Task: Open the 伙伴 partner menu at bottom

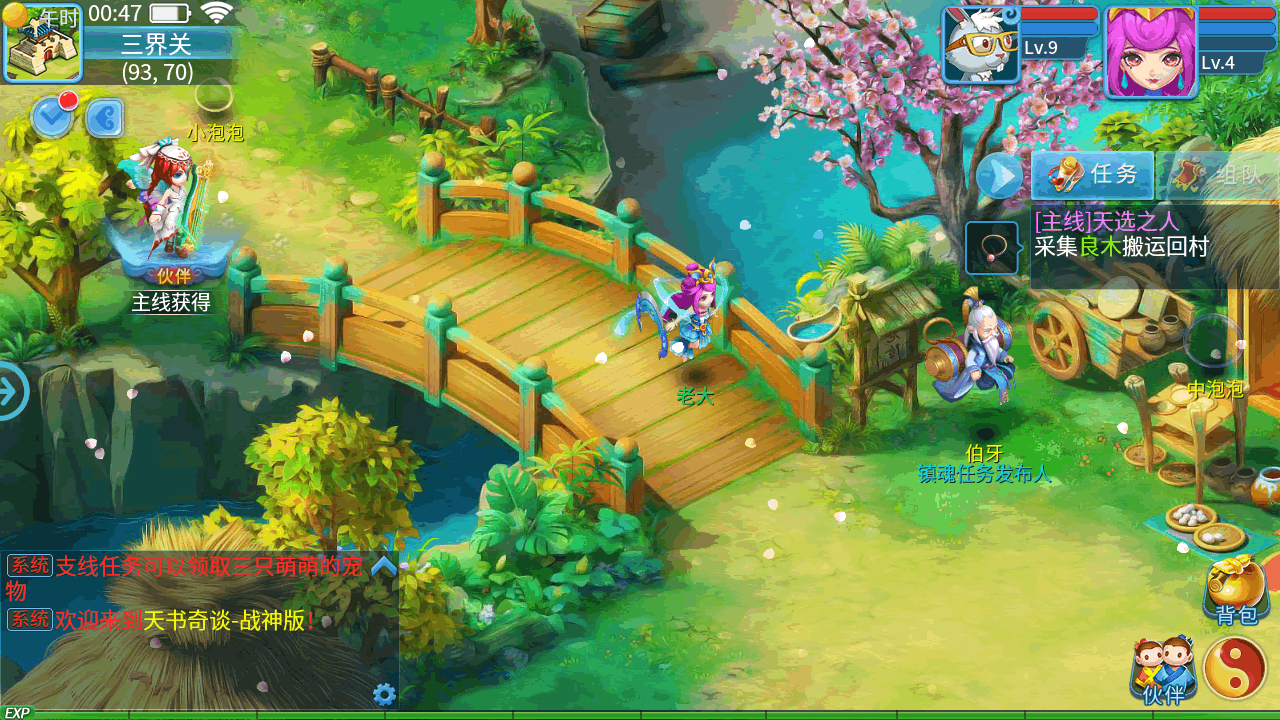Action: coord(1163,669)
